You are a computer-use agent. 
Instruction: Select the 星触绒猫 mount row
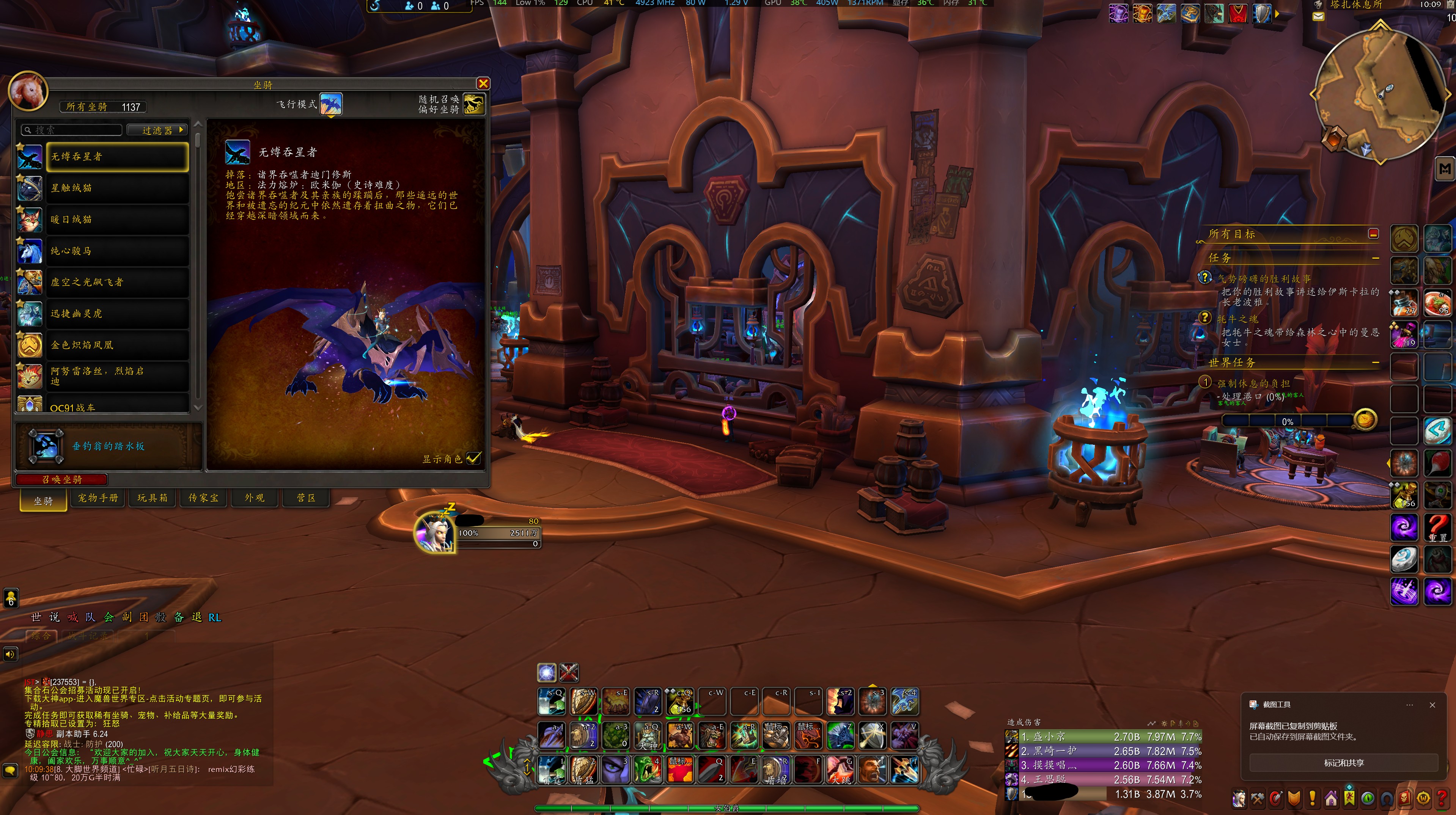pos(117,188)
